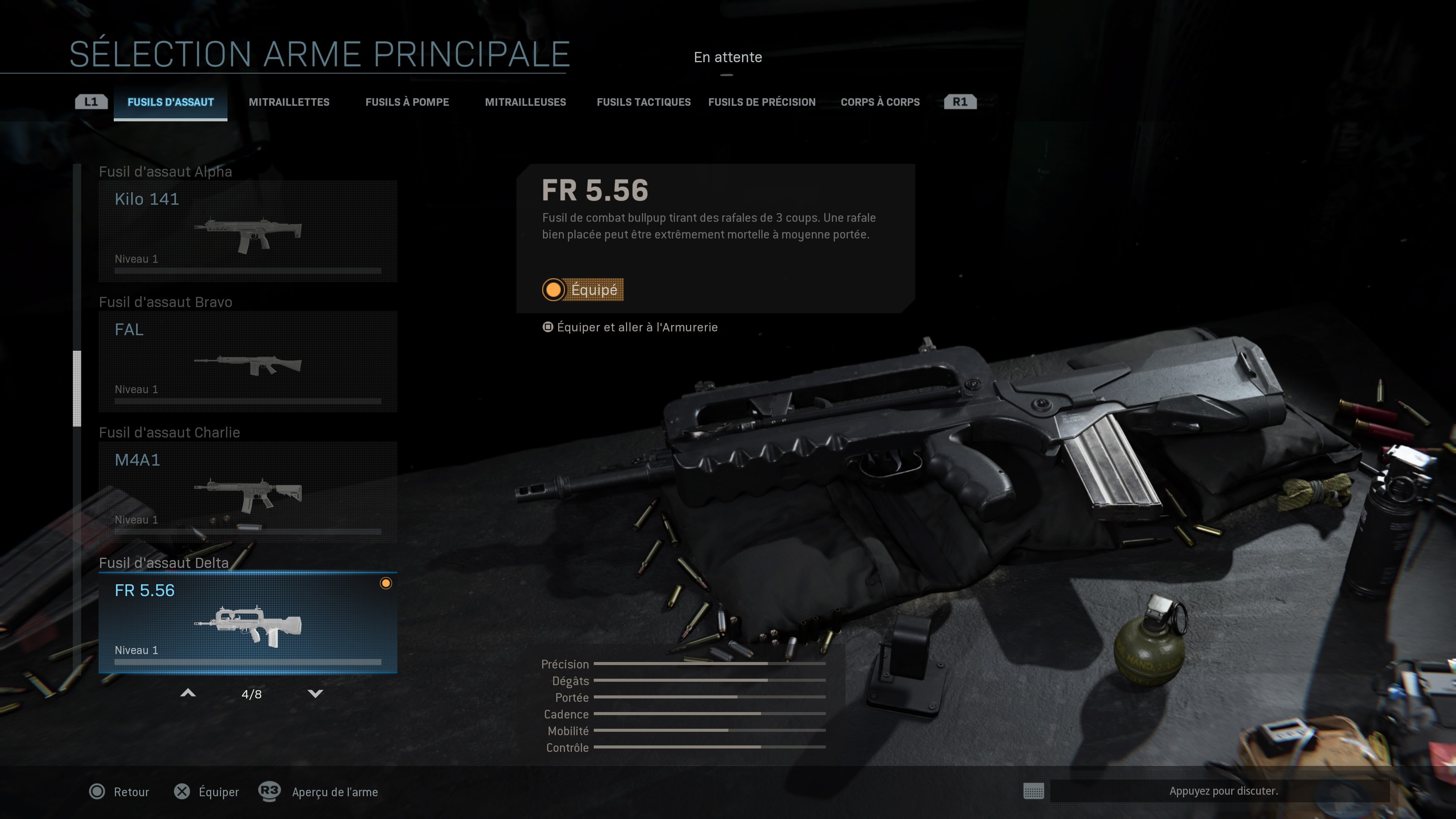Viewport: 1456px width, 819px height.
Task: Click the Équipé status button
Action: point(583,289)
